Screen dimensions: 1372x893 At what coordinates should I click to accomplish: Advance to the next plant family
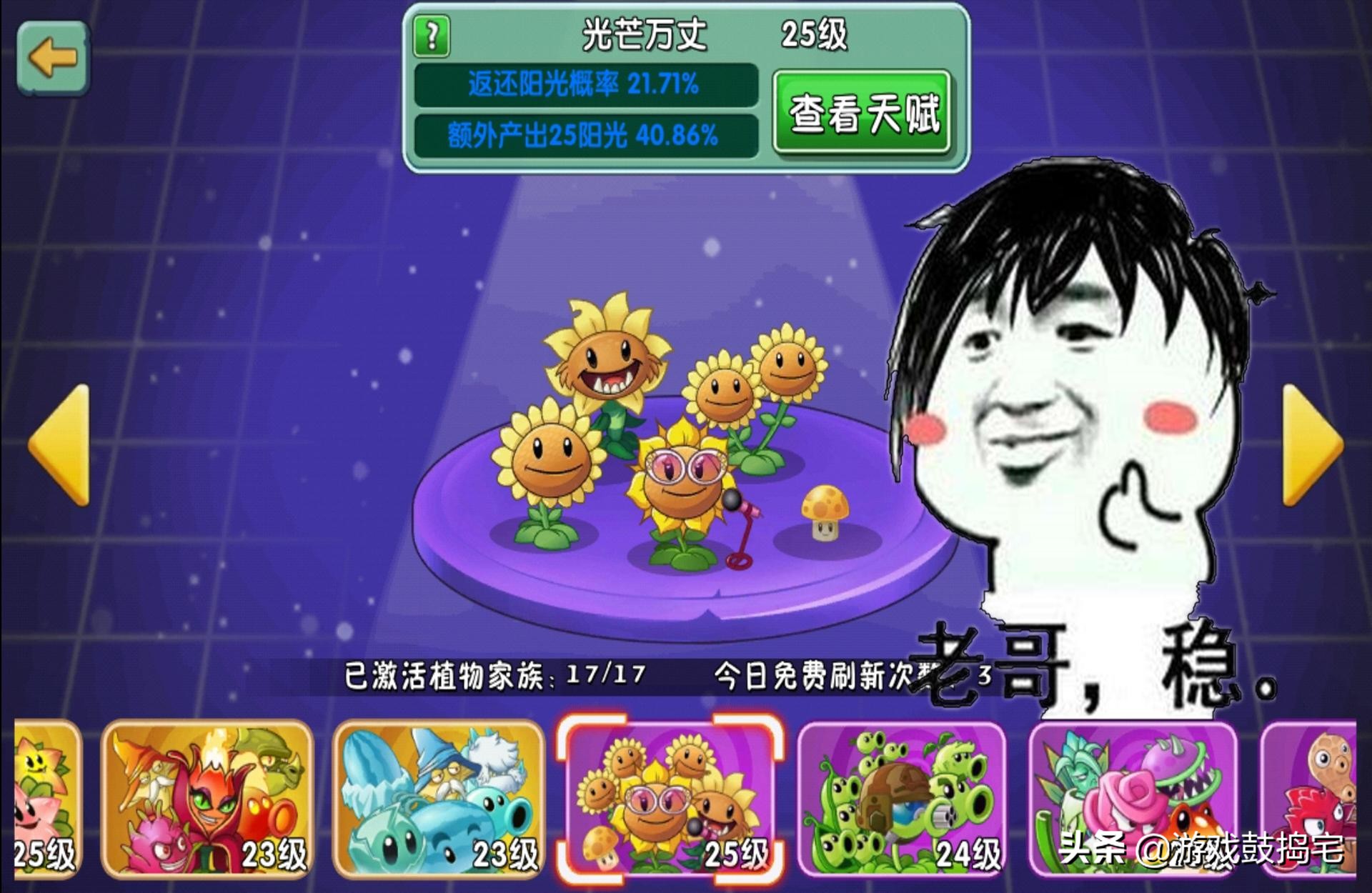coord(1312,444)
